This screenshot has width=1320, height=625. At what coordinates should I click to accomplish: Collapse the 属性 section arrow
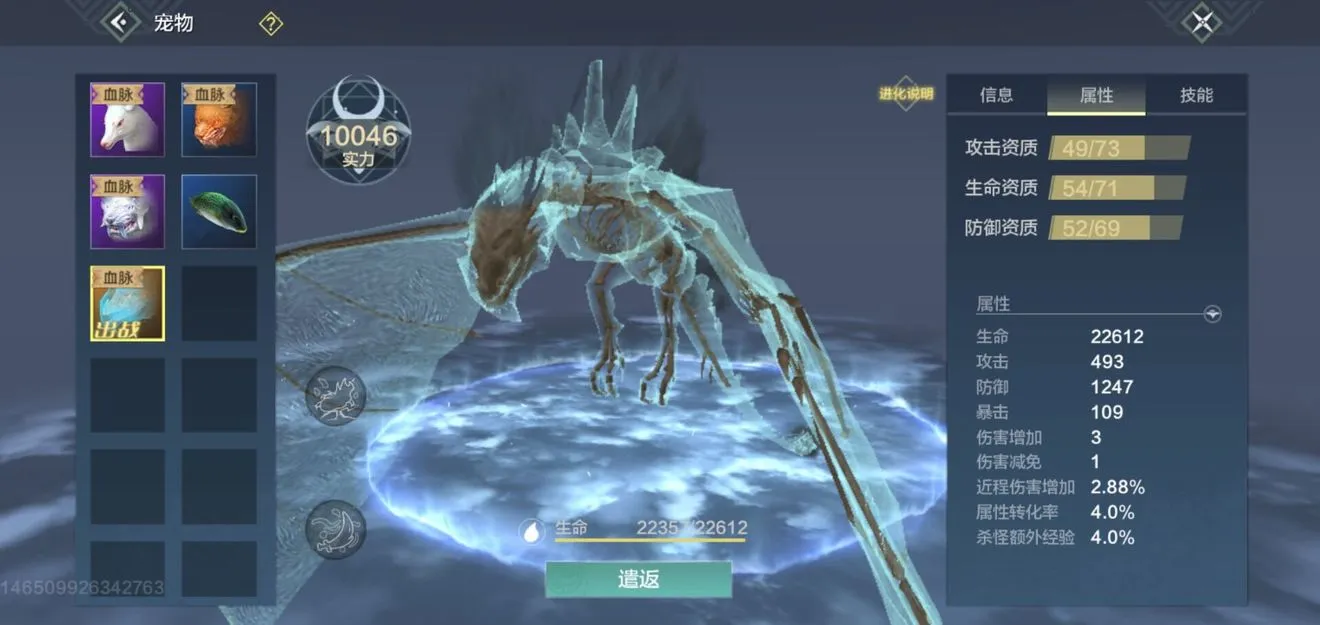tap(1212, 314)
